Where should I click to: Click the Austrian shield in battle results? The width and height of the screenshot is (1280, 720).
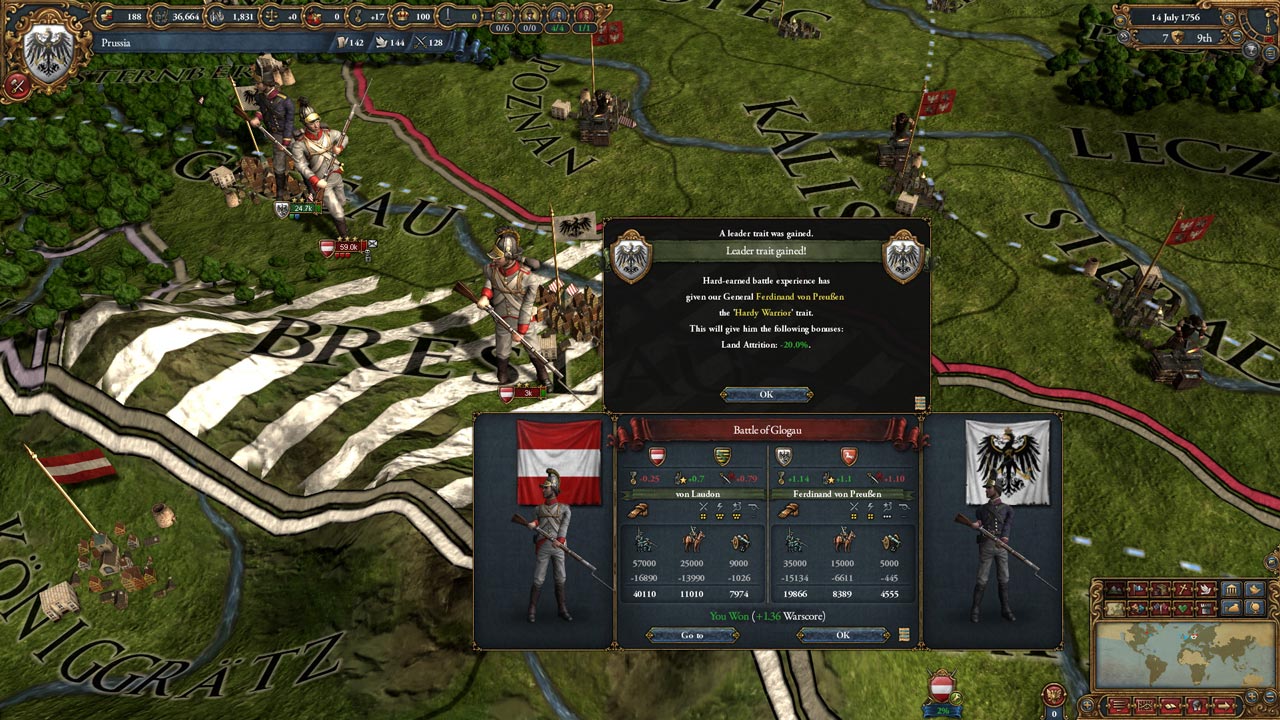point(657,457)
